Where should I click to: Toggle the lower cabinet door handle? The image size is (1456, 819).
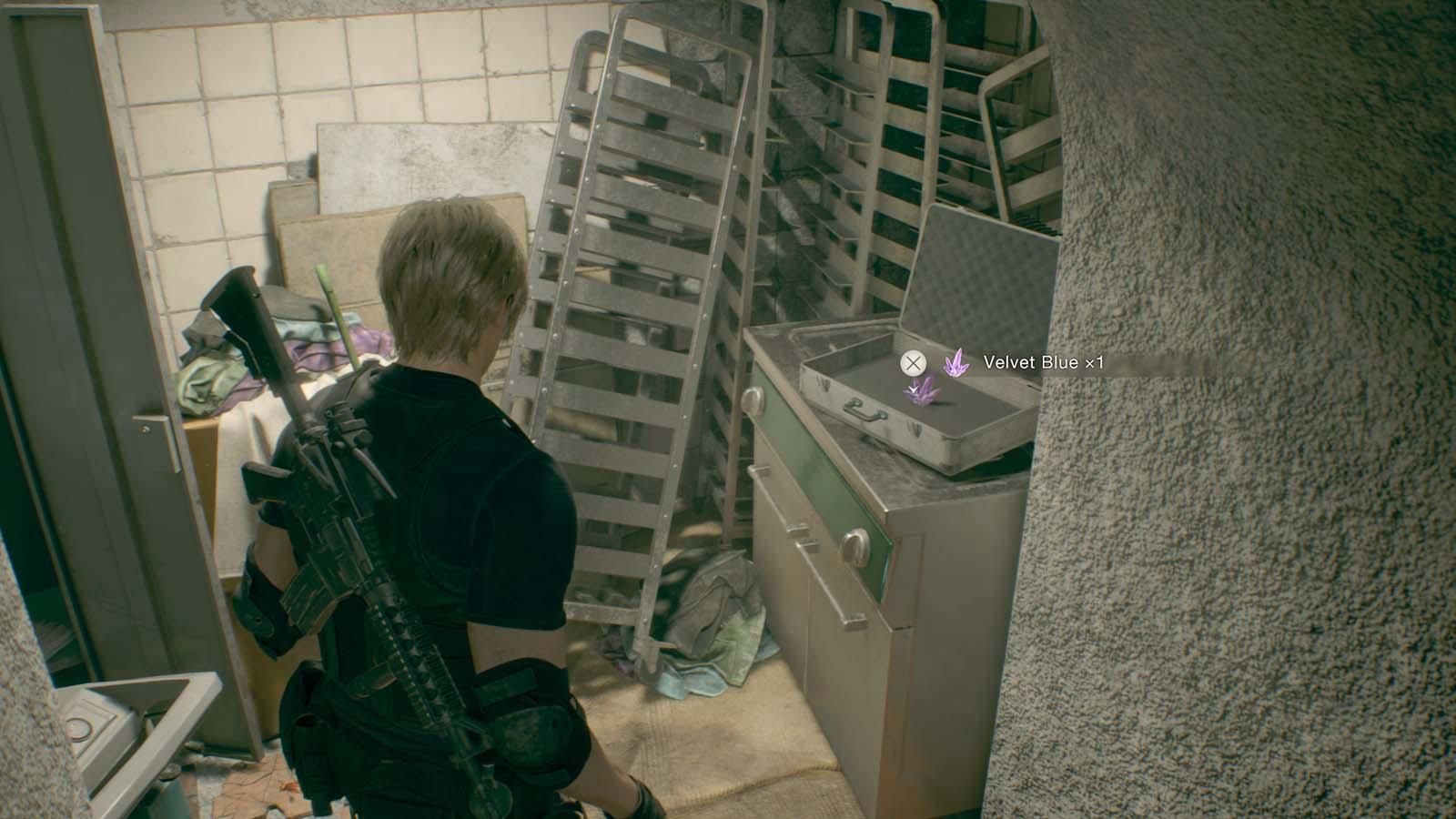pyautogui.click(x=855, y=547)
